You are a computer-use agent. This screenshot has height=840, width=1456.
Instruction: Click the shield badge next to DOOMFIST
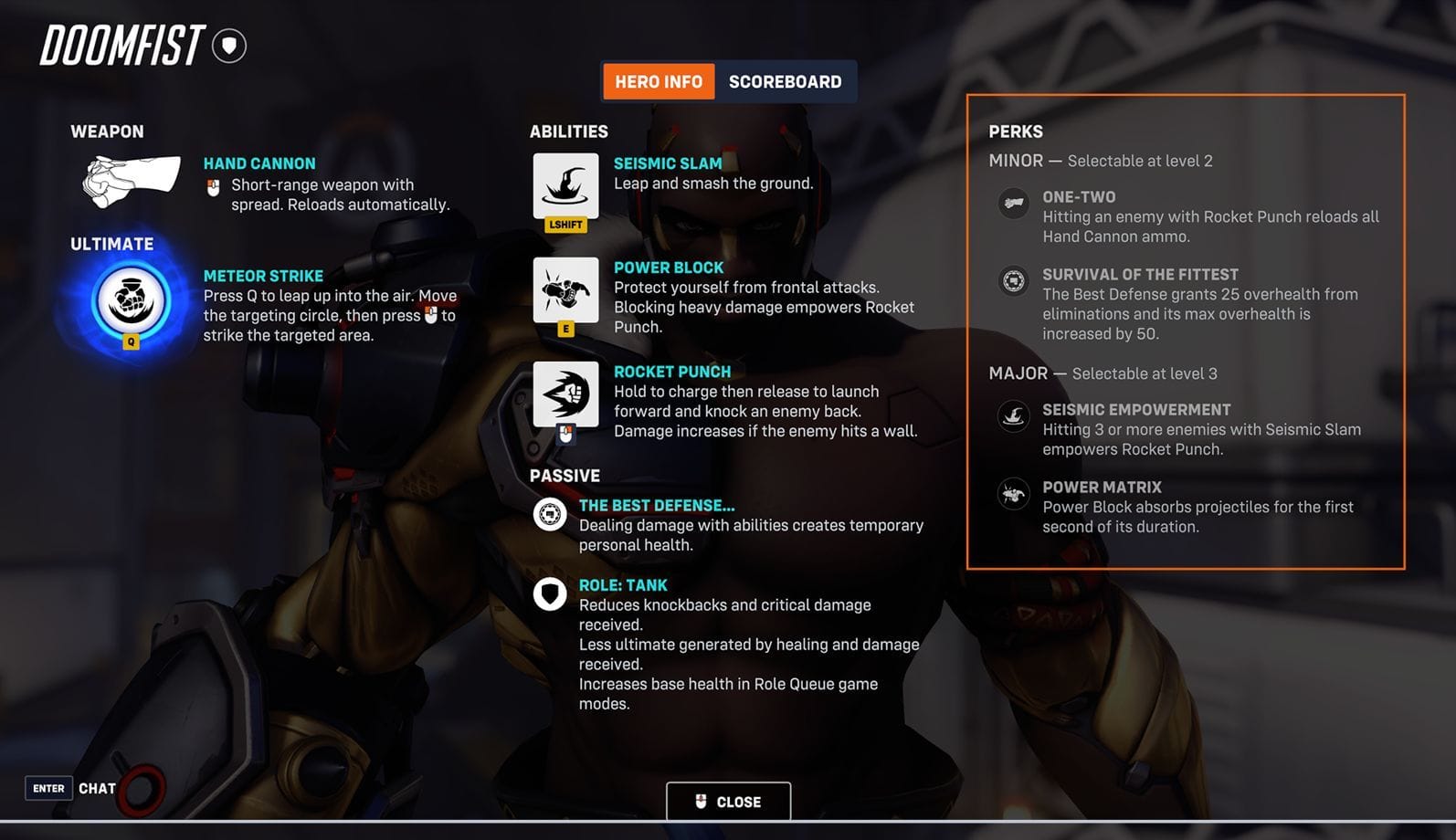[x=227, y=45]
